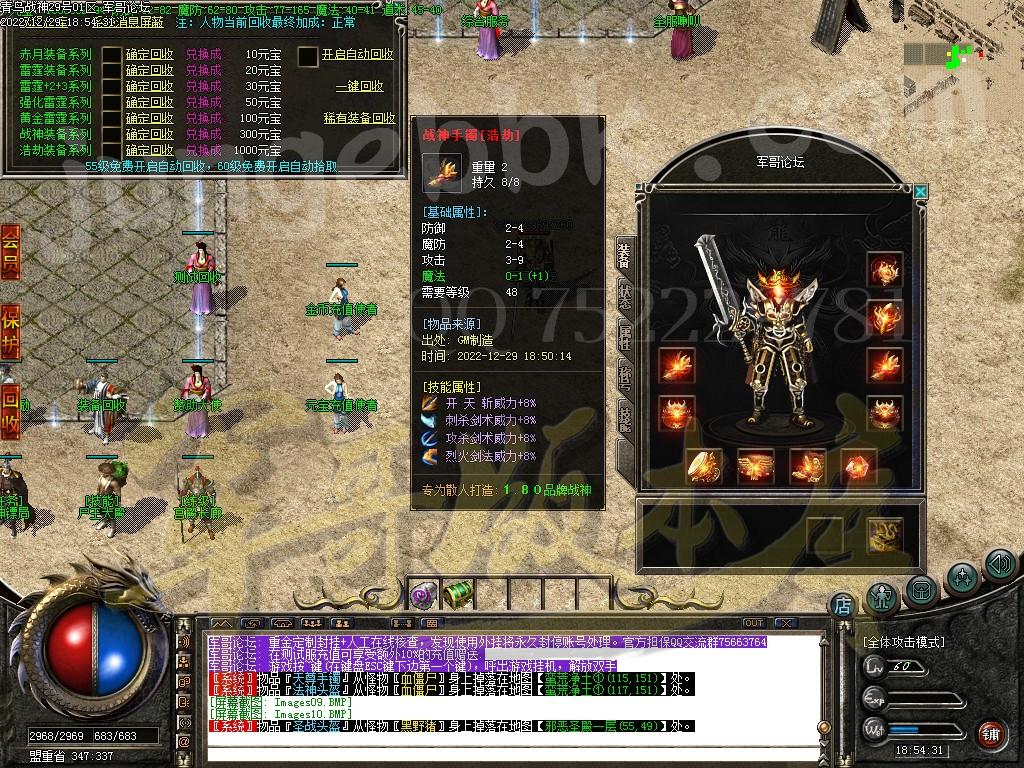The height and width of the screenshot is (768, 1024).
Task: Click the OUT button above chat
Action: (x=753, y=623)
